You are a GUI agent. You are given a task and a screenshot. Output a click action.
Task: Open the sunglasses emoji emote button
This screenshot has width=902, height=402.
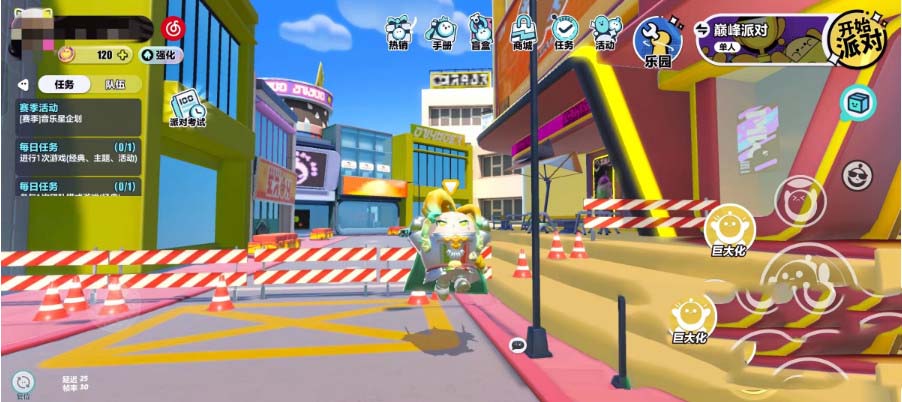tap(857, 175)
